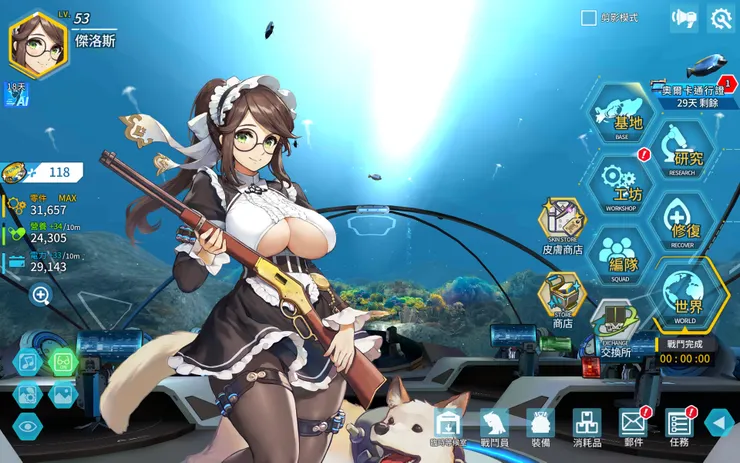Open the Store (商店)
Image resolution: width=740 pixels, height=463 pixels.
click(x=562, y=299)
